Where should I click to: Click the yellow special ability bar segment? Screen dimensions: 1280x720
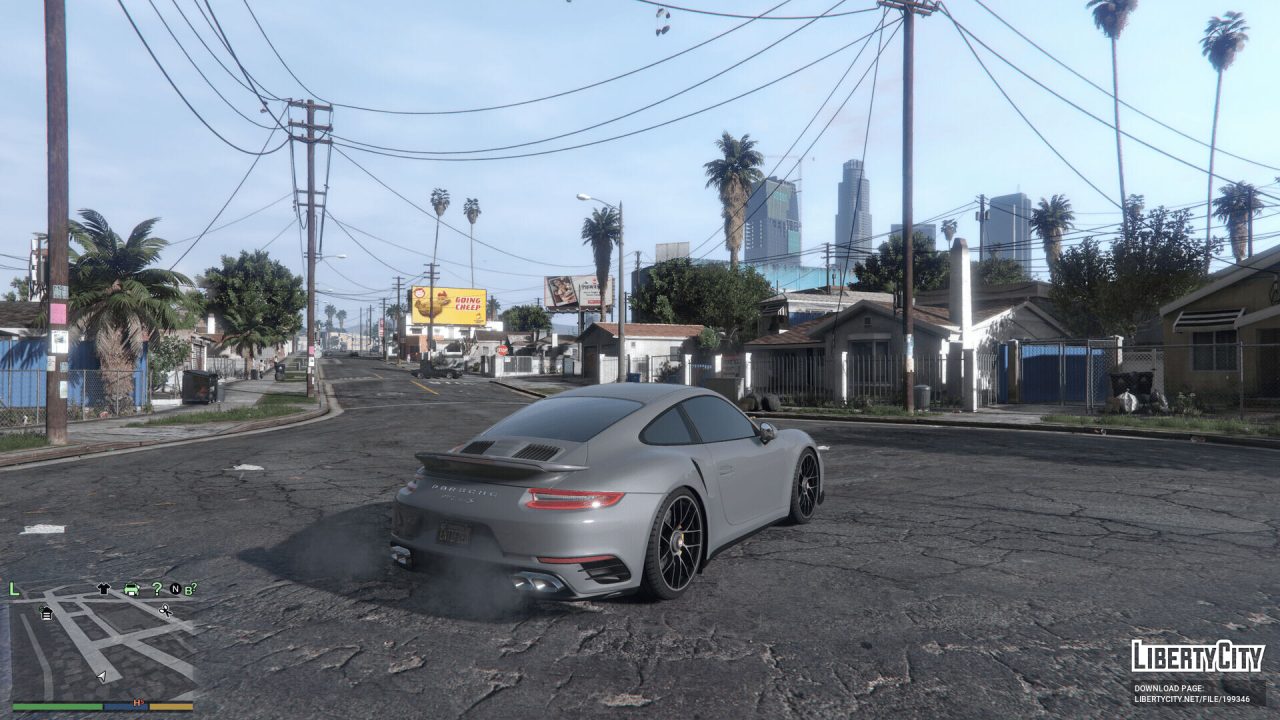click(171, 706)
